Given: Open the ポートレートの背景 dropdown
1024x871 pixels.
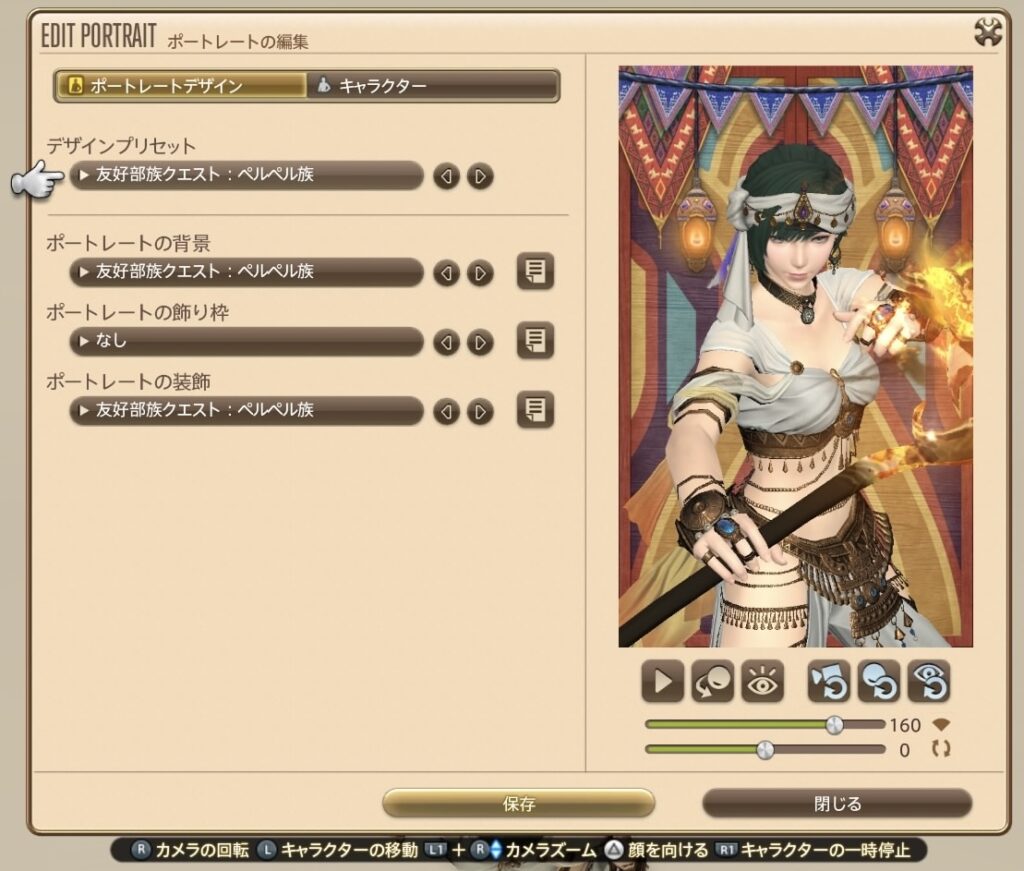Looking at the screenshot, I should (246, 272).
